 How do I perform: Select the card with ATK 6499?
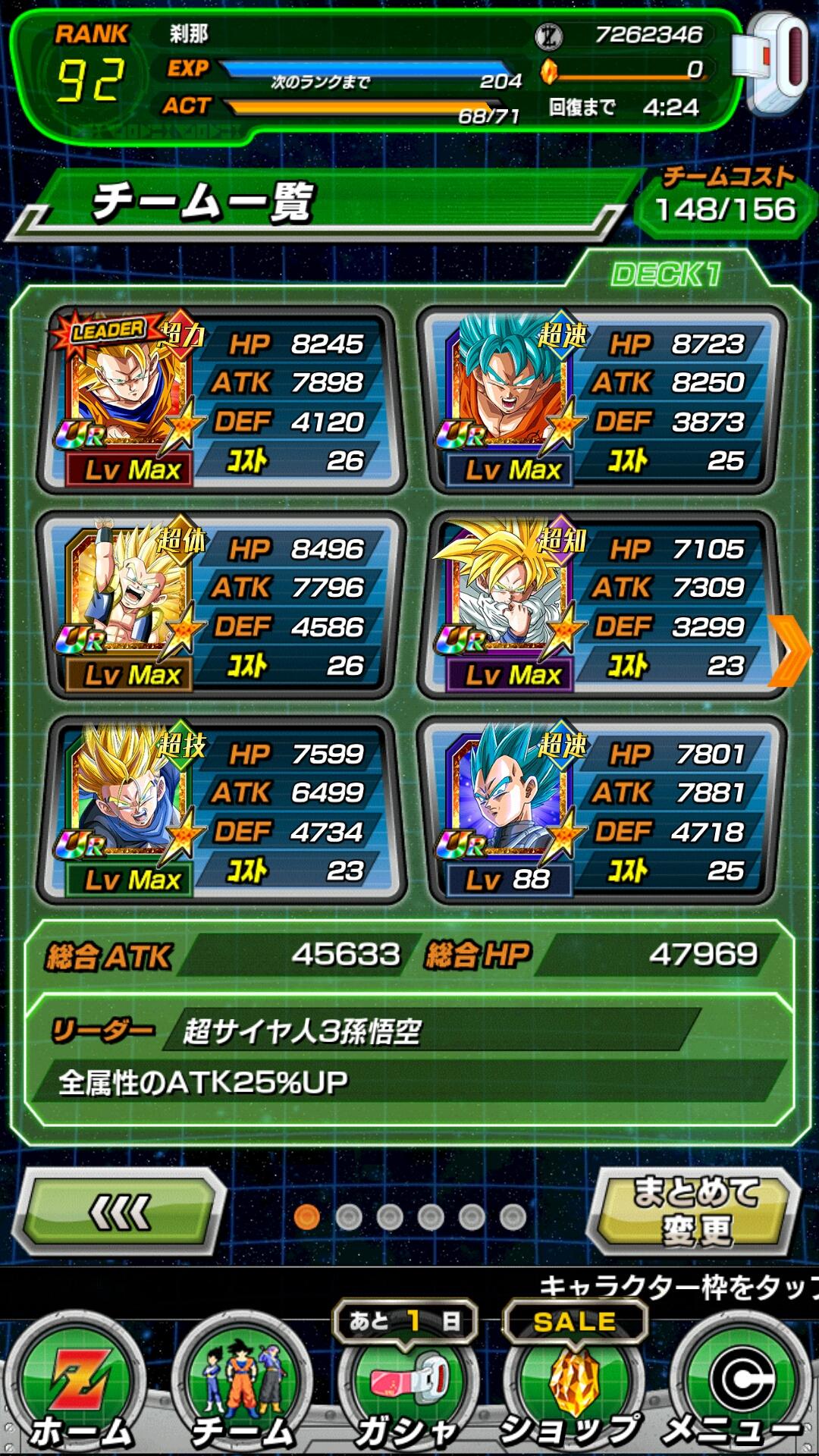[x=220, y=810]
